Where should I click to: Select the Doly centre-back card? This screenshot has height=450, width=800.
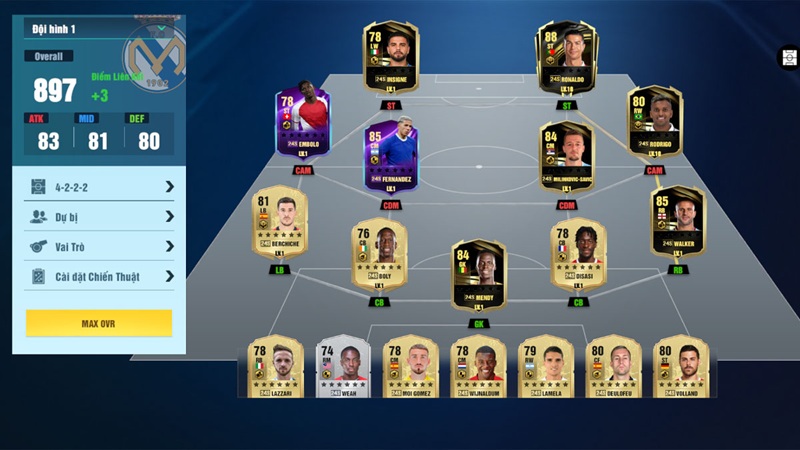[379, 255]
